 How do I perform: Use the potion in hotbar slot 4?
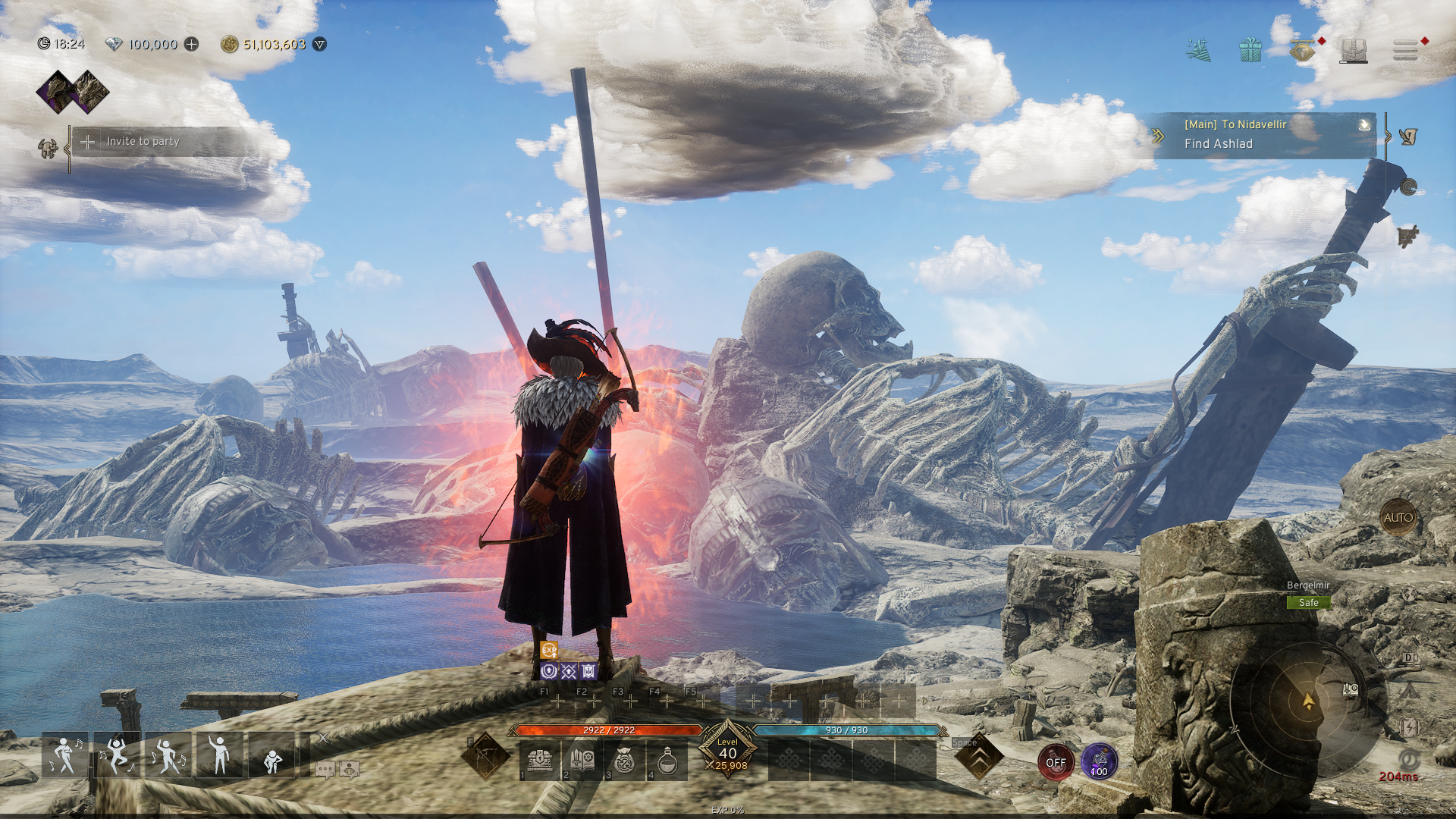tap(666, 761)
